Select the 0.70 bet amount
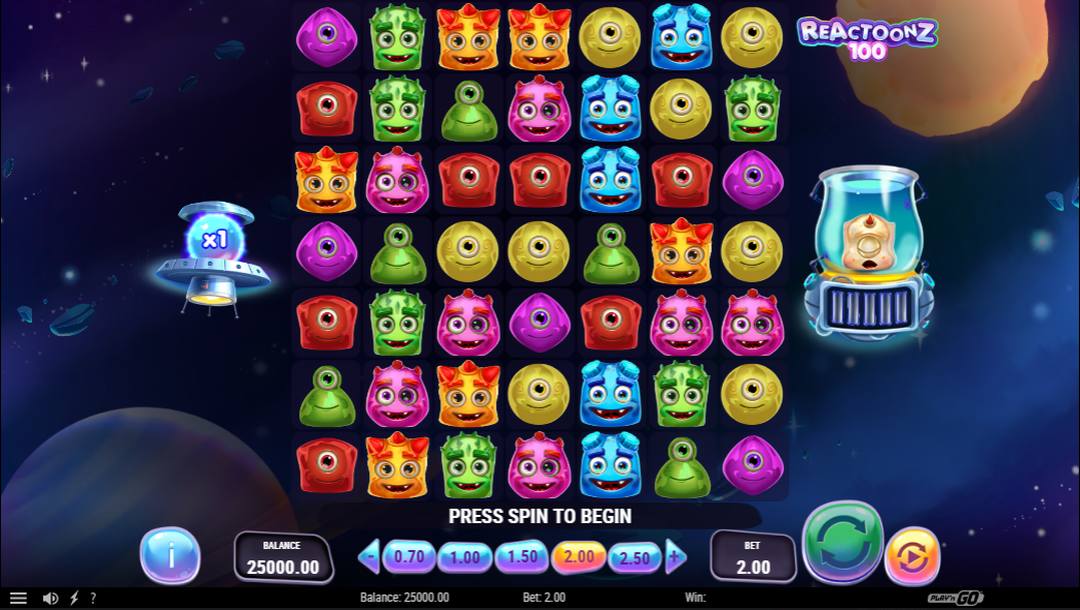Viewport: 1080px width, 610px height. [x=408, y=556]
